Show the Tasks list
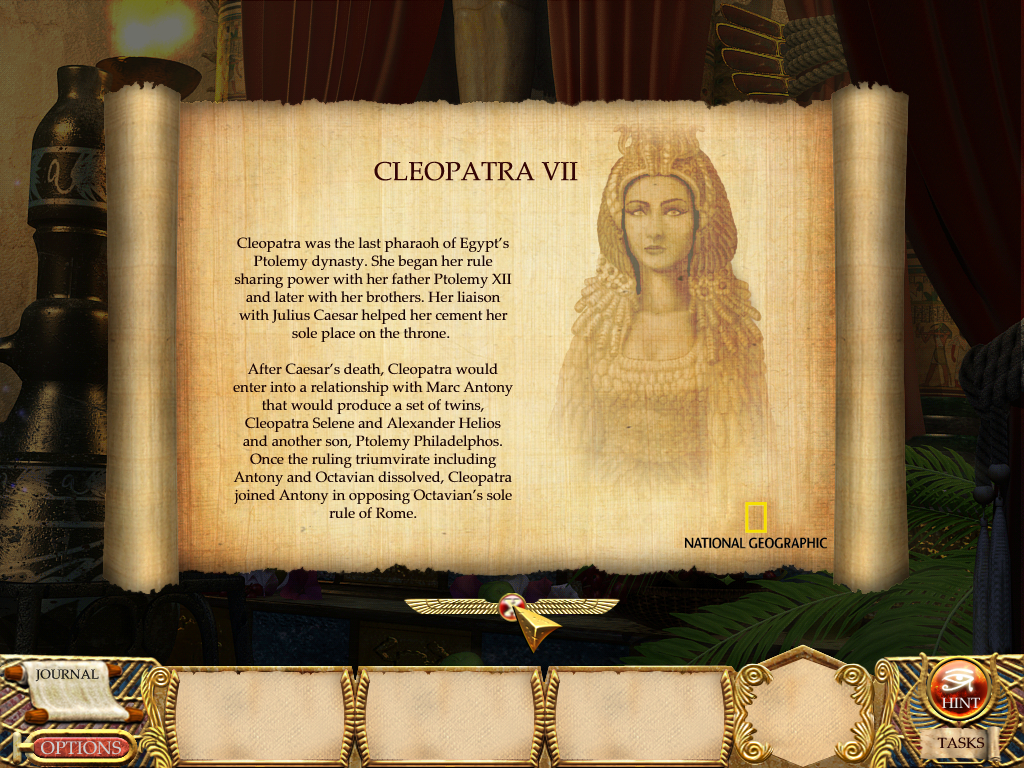1024x768 pixels. [x=960, y=743]
